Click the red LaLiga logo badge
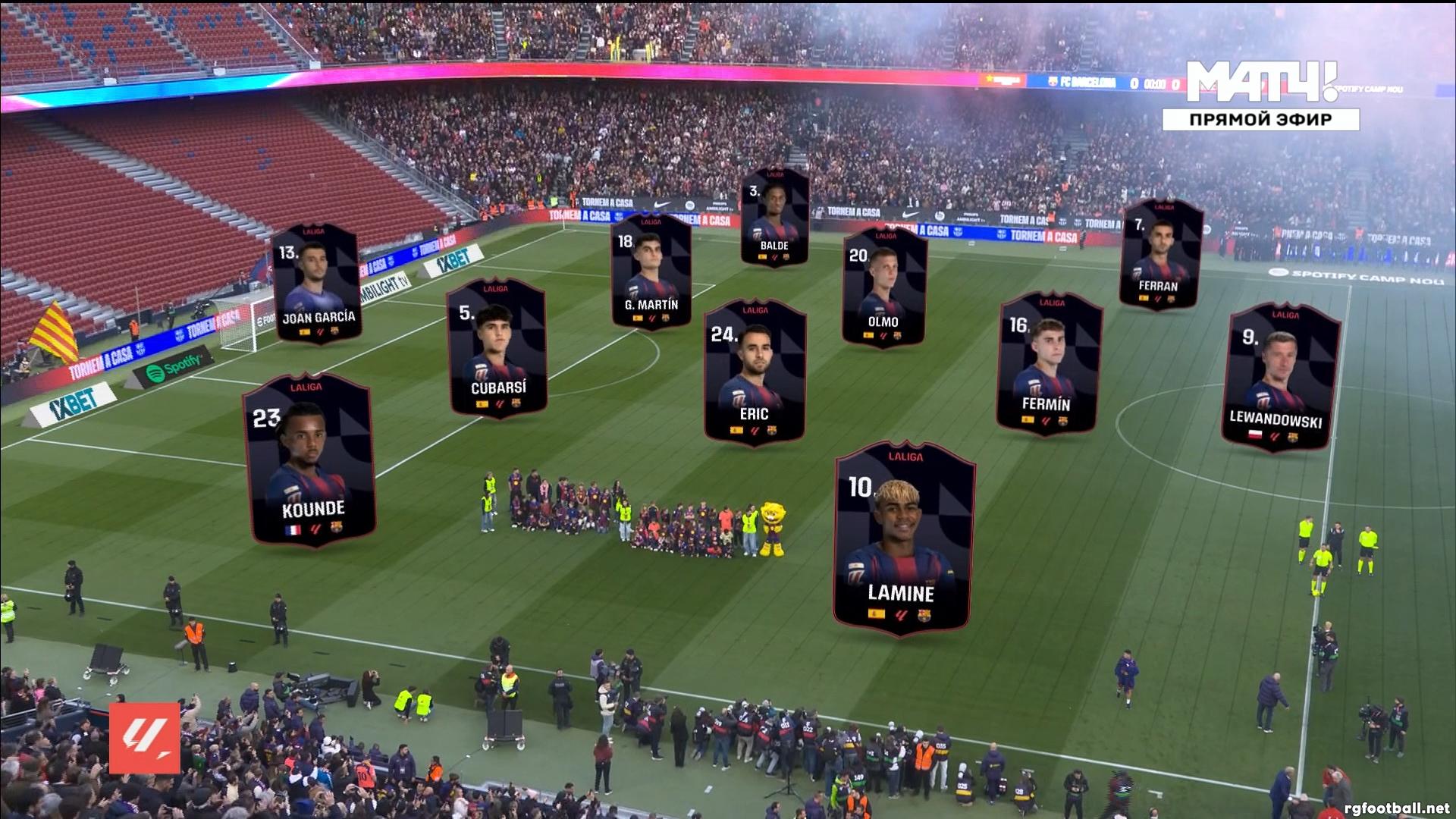 click(x=145, y=738)
